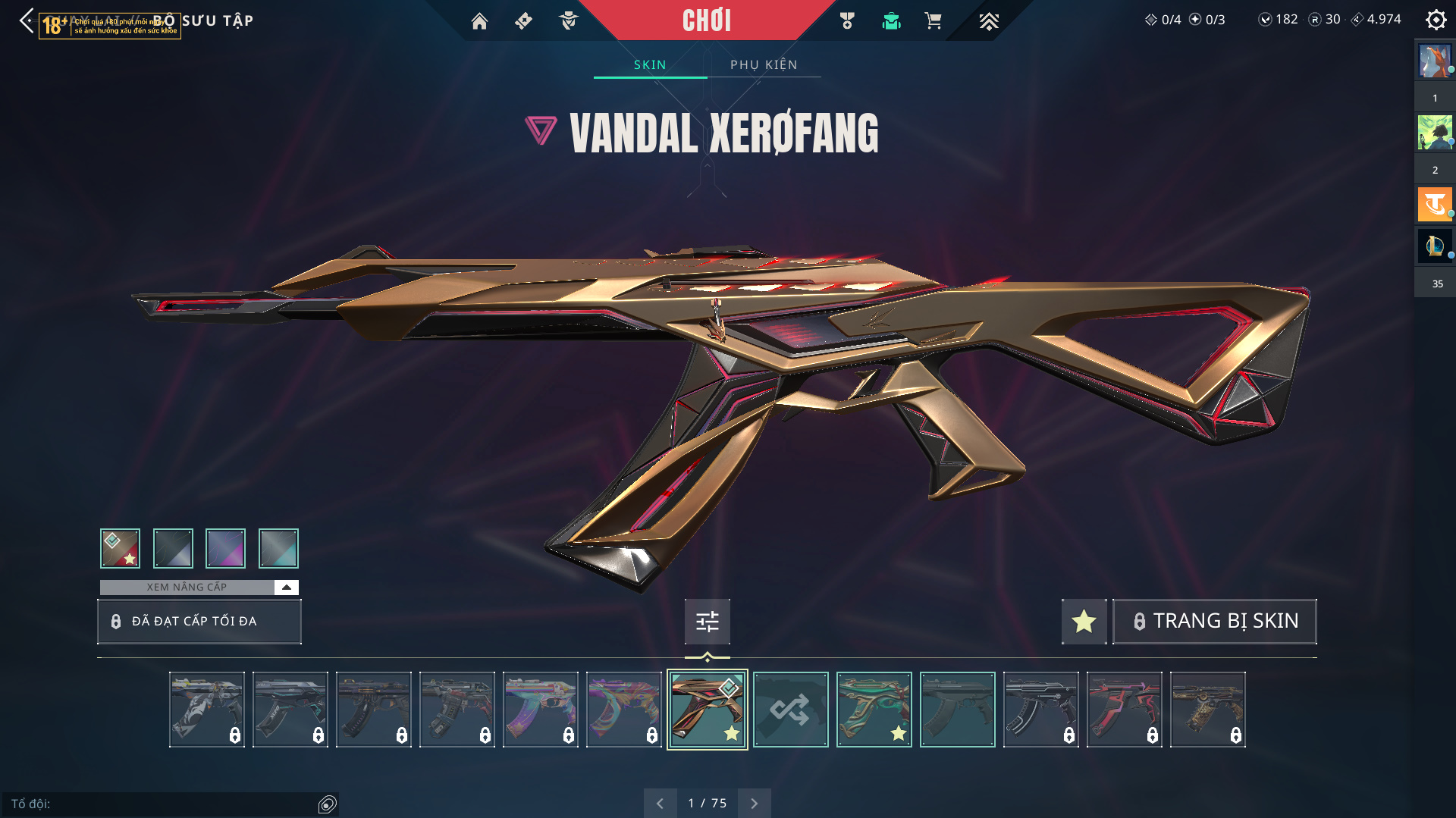1456x818 pixels.
Task: Click TRANG BỊ SKIN equip button
Action: 1214,621
